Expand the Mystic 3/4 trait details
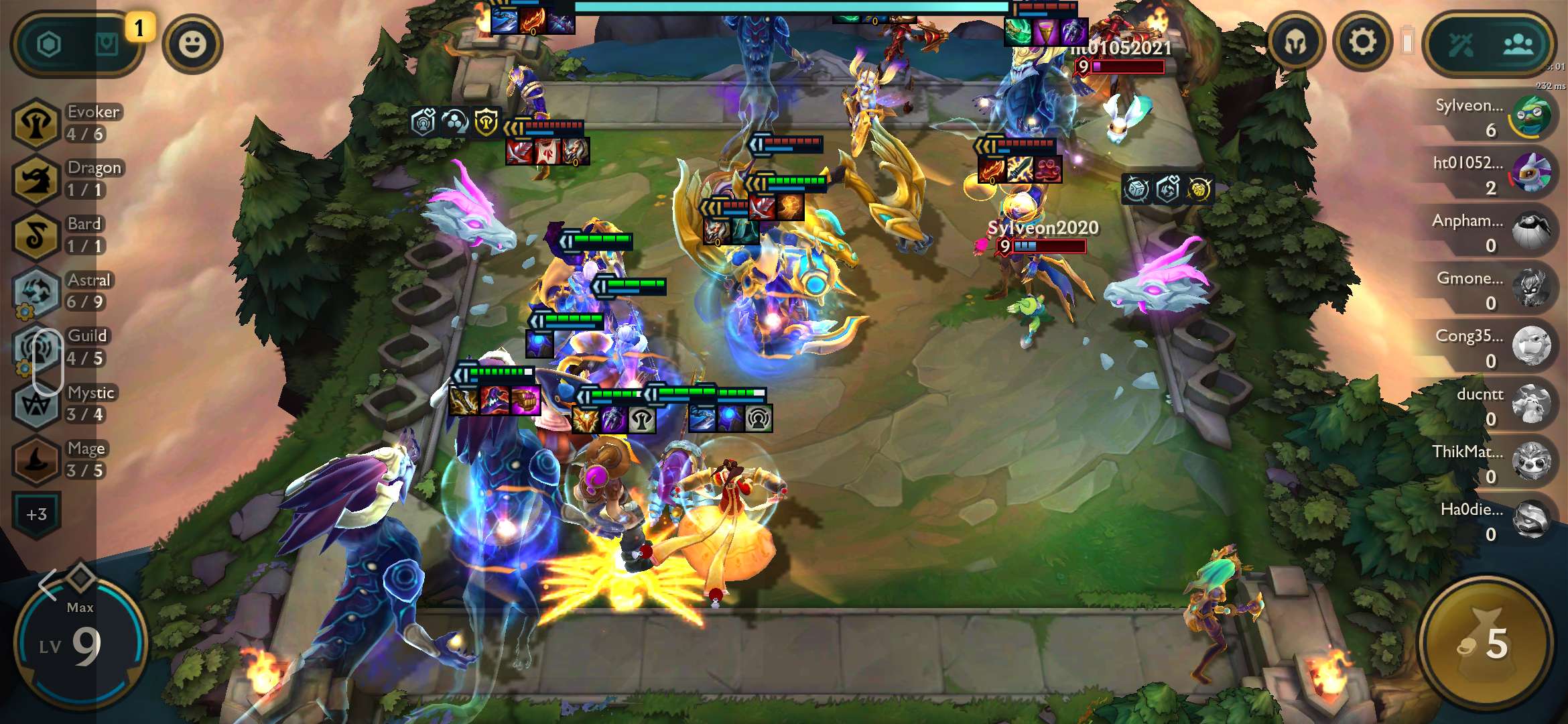Viewport: 1568px width, 724px height. (x=36, y=402)
